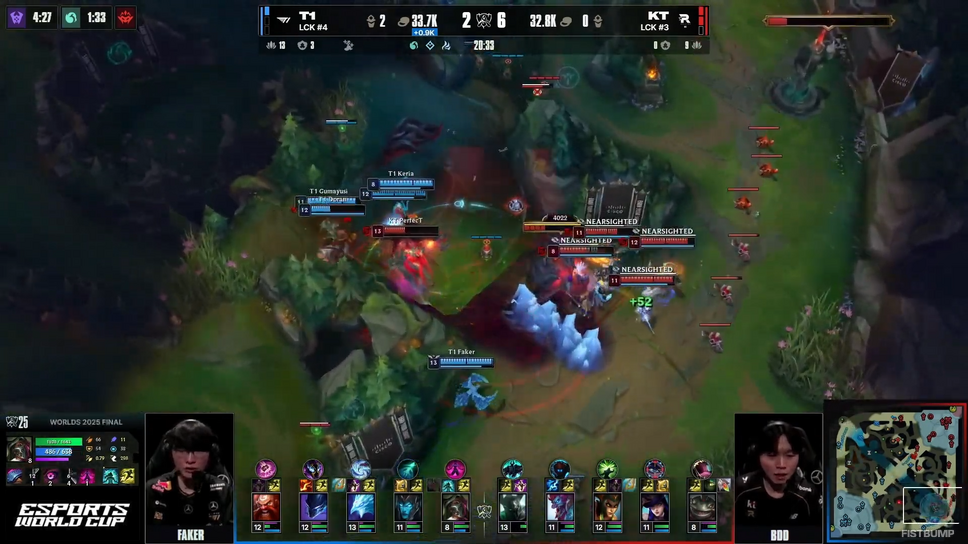This screenshot has width=968, height=544.
Task: Select Anivia's champion portrait in the bottom bar
Action: (x=360, y=509)
